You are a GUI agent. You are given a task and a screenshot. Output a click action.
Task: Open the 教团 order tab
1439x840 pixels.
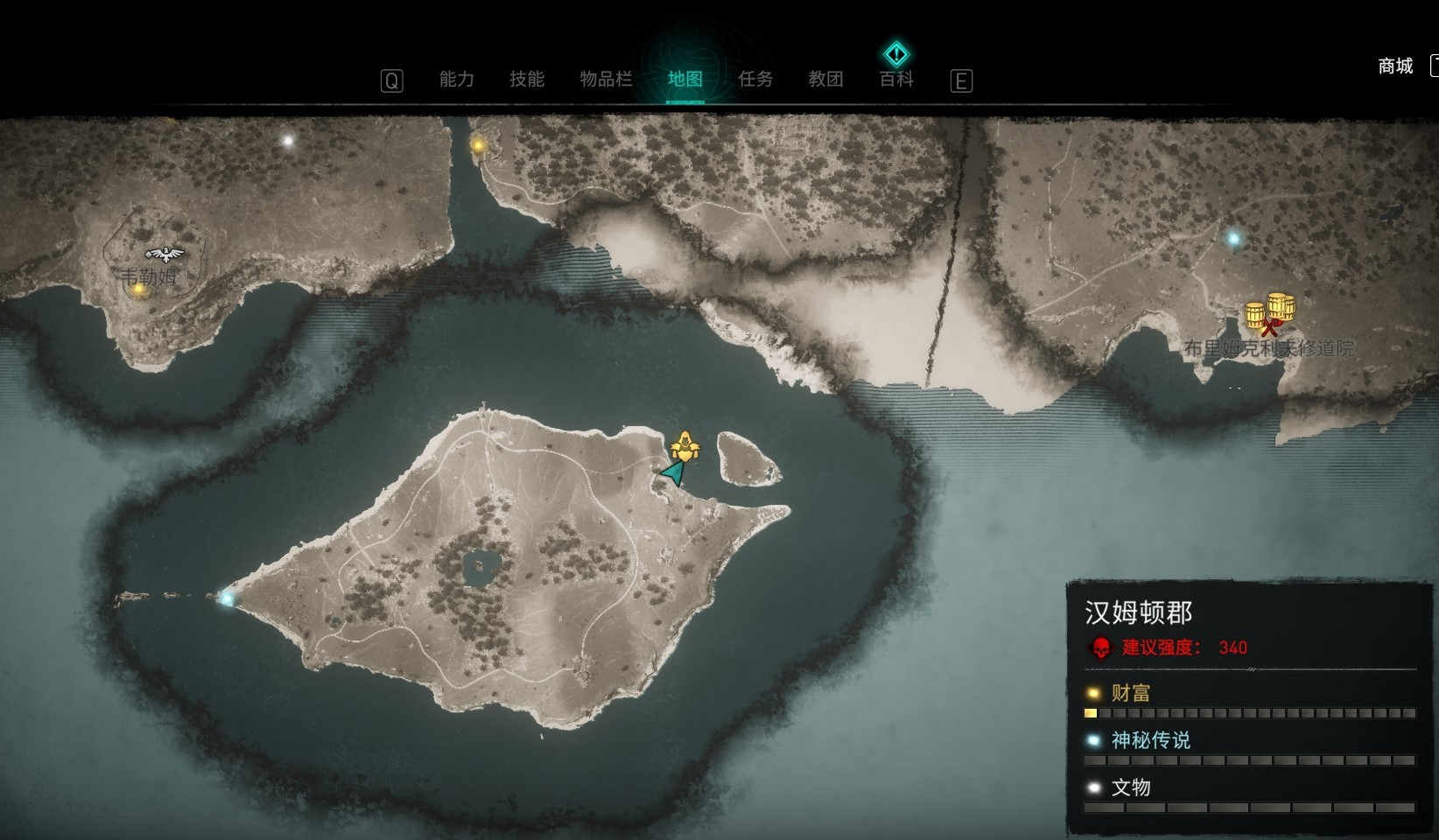coord(825,80)
